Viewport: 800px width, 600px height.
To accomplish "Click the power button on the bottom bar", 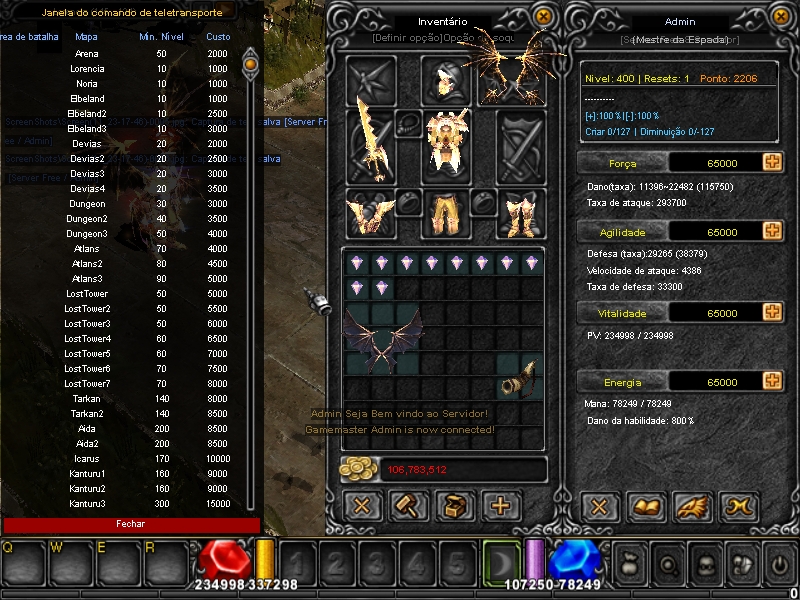I will pos(779,566).
